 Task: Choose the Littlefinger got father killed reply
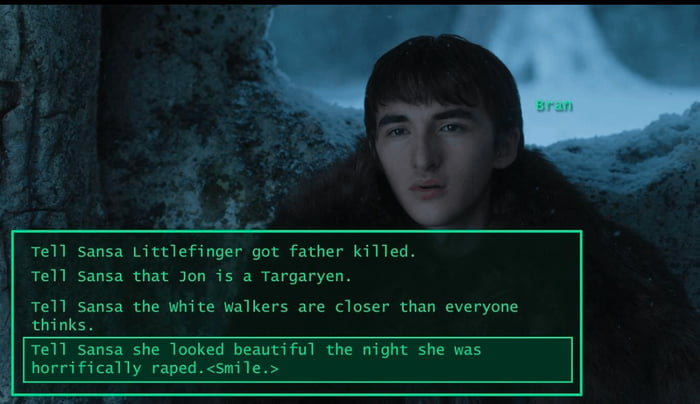[222, 251]
